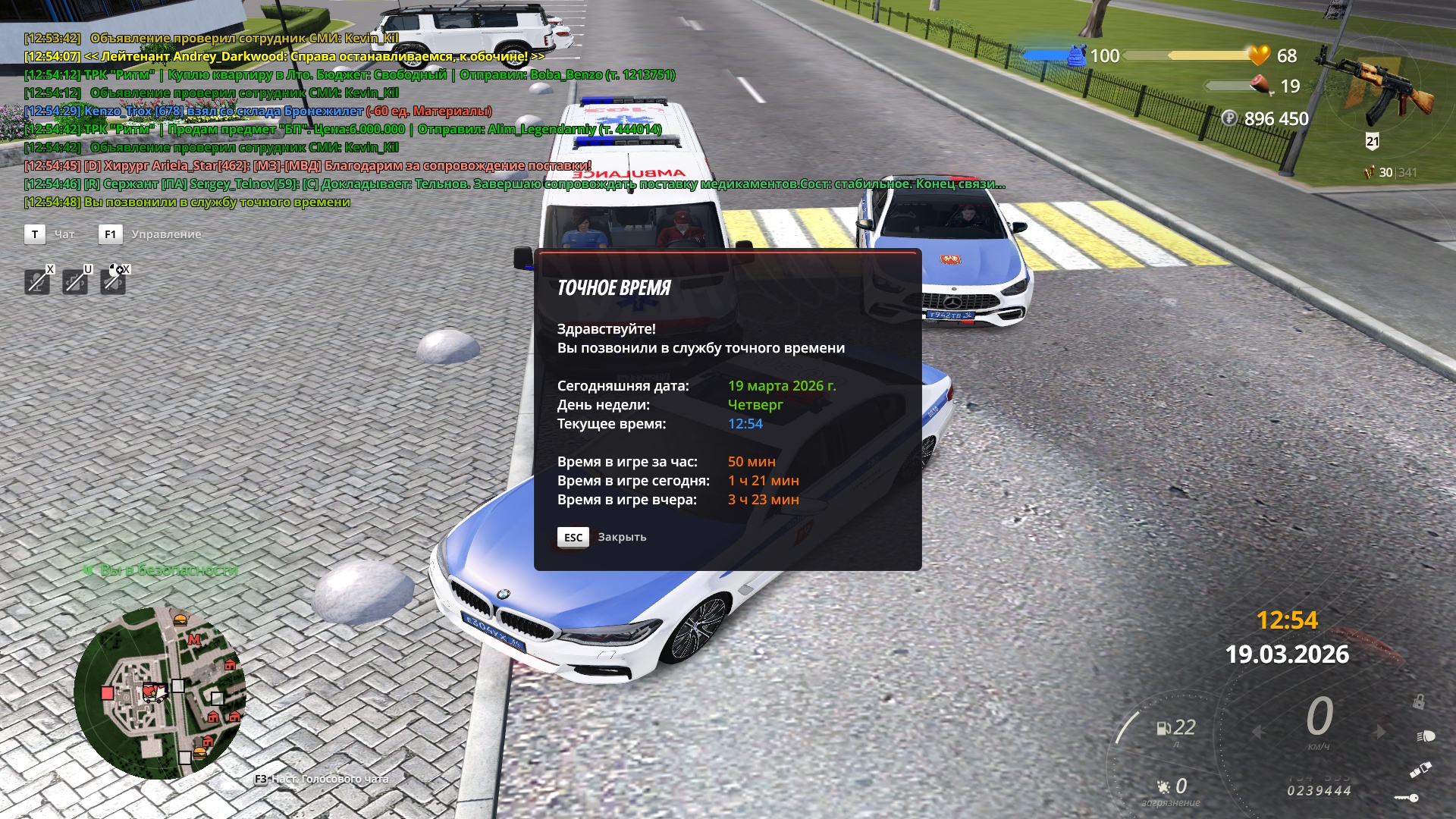The width and height of the screenshot is (1456, 819).
Task: Select the red M marker on minimap
Action: click(x=194, y=640)
